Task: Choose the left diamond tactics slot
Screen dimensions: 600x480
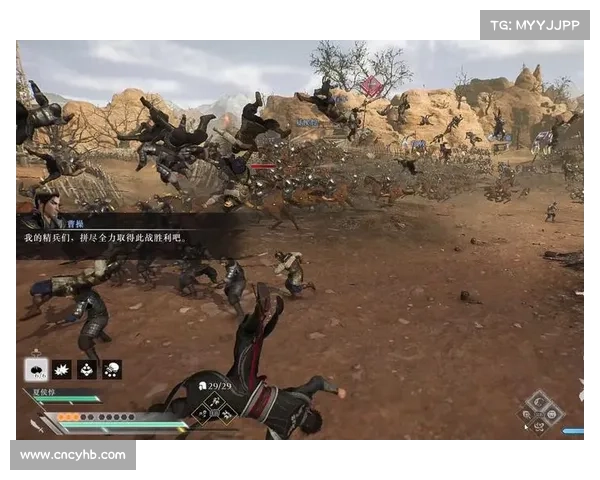Action: [202, 410]
